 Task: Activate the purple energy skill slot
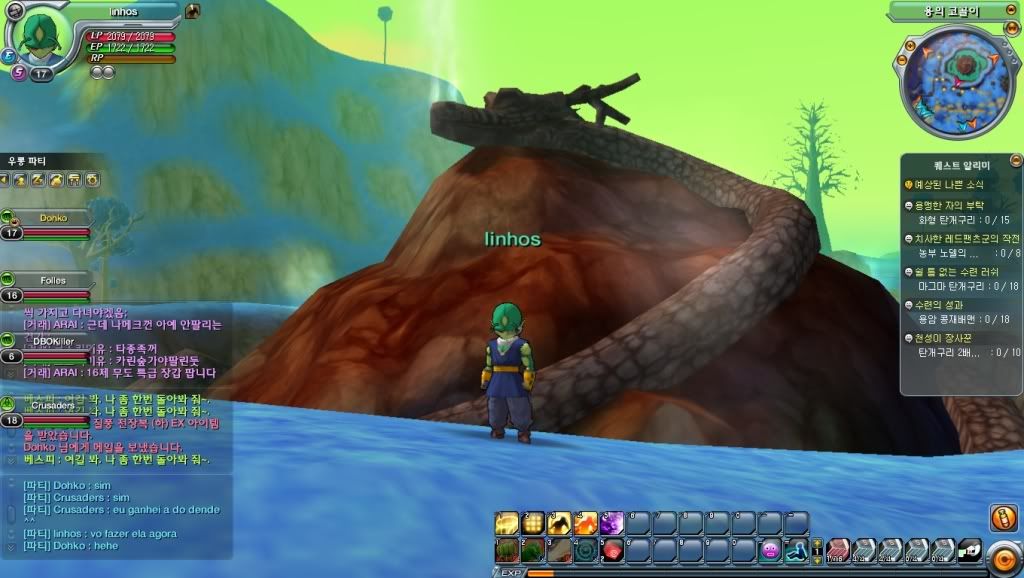tap(612, 523)
